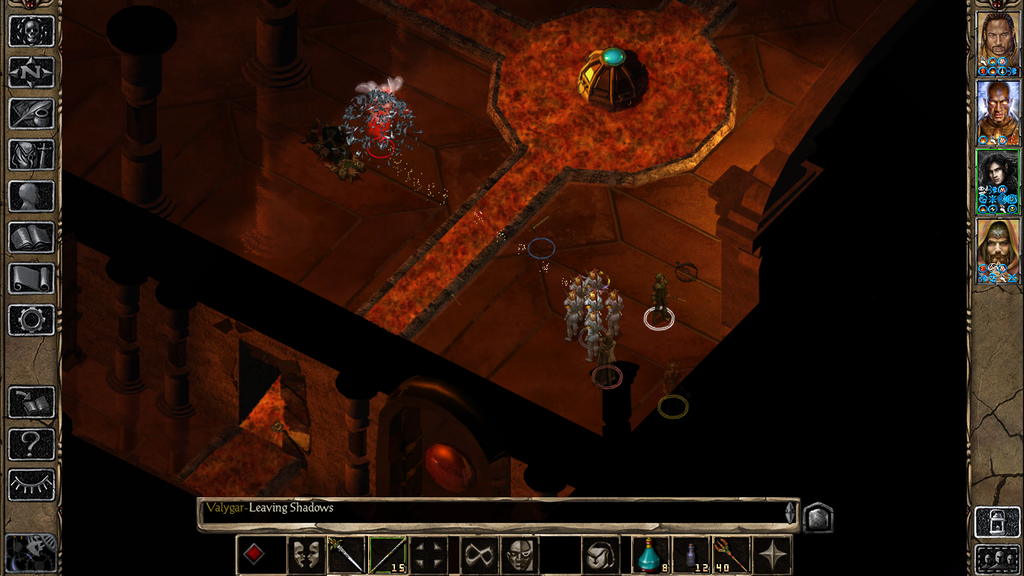Activate the twin masks stealth button

pos(305,555)
